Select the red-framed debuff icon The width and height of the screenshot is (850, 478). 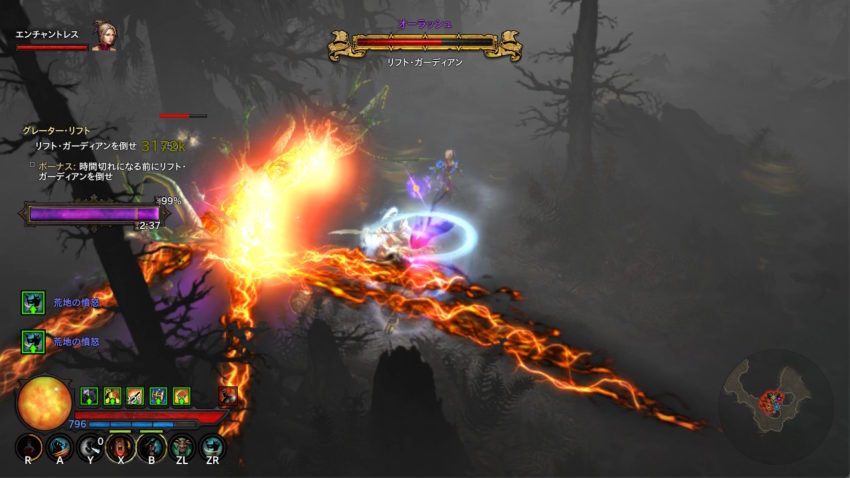[228, 396]
